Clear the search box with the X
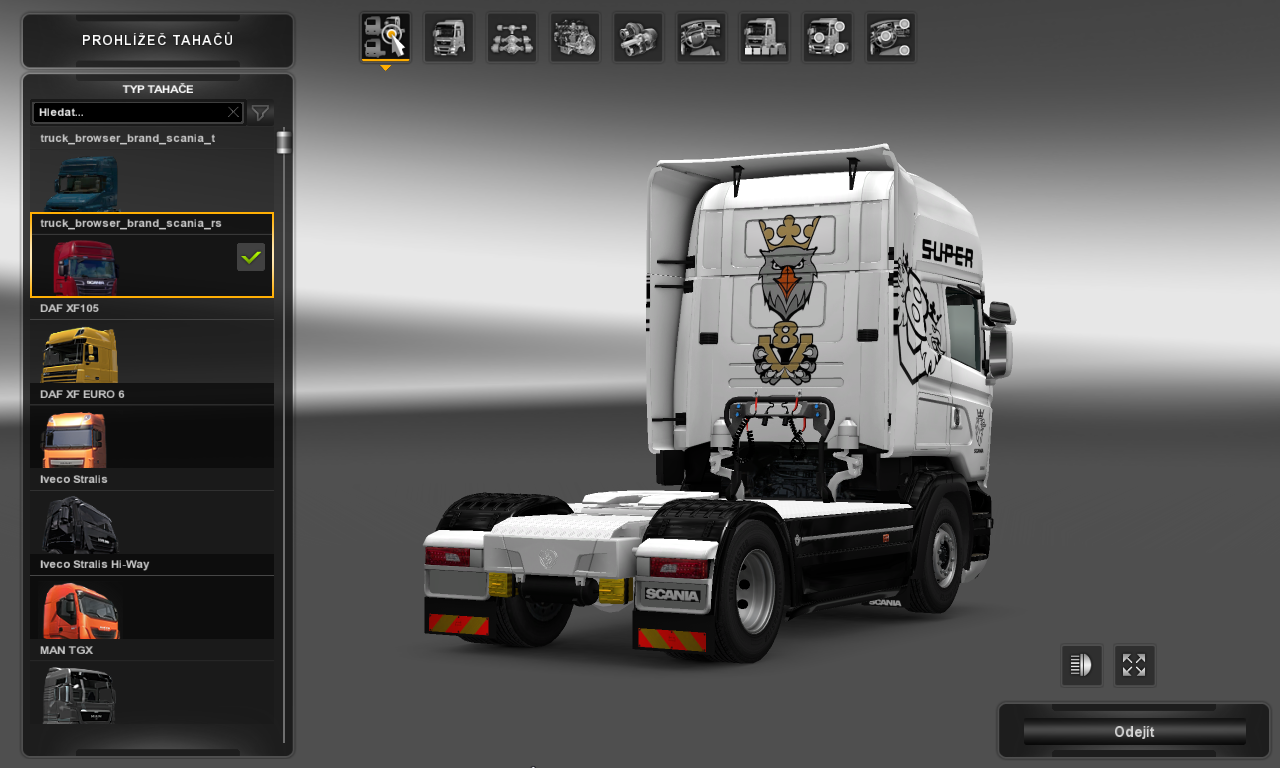The height and width of the screenshot is (768, 1280). [233, 112]
